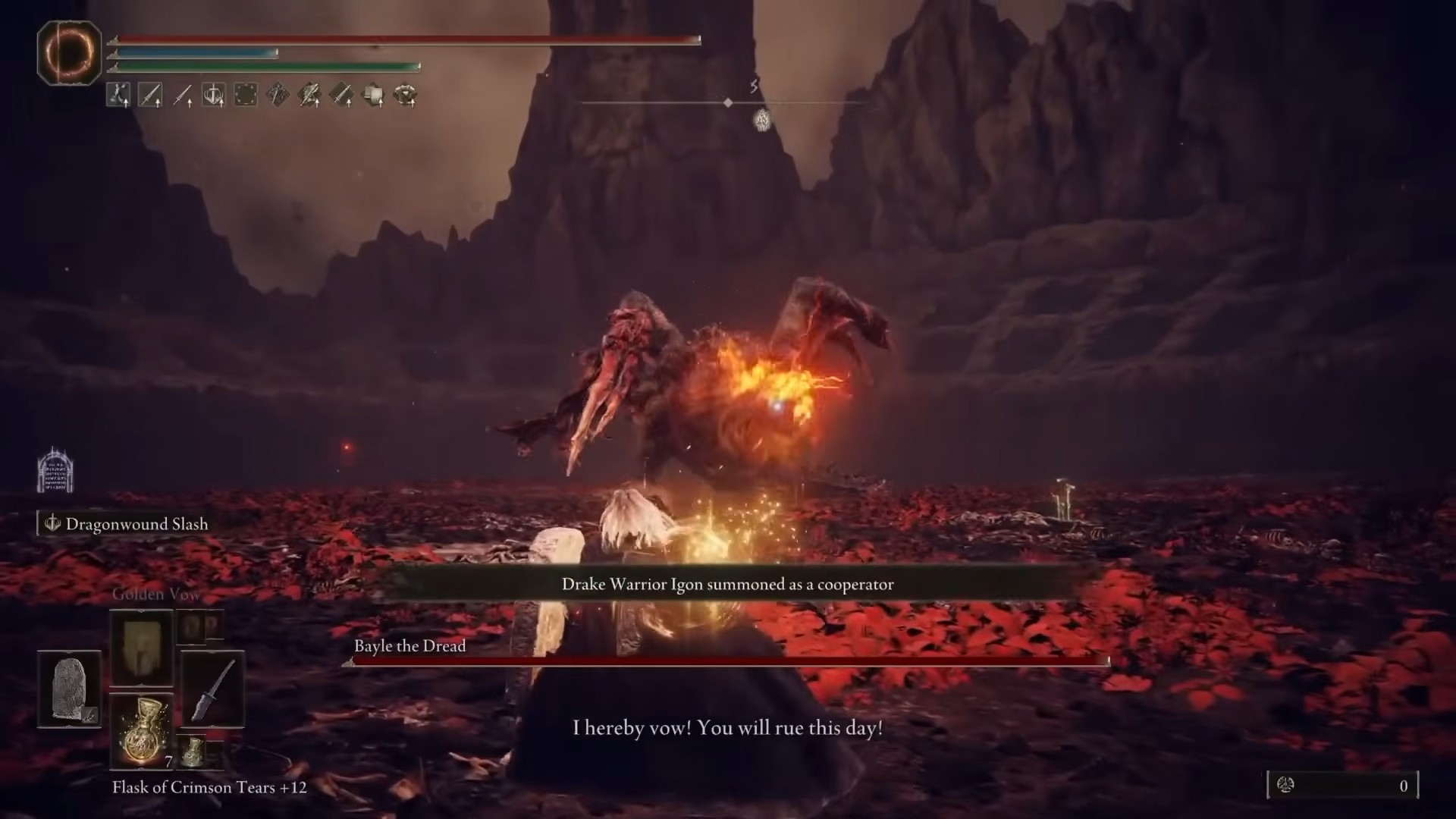
Task: Open the arched summoning gate icon
Action: pyautogui.click(x=55, y=469)
